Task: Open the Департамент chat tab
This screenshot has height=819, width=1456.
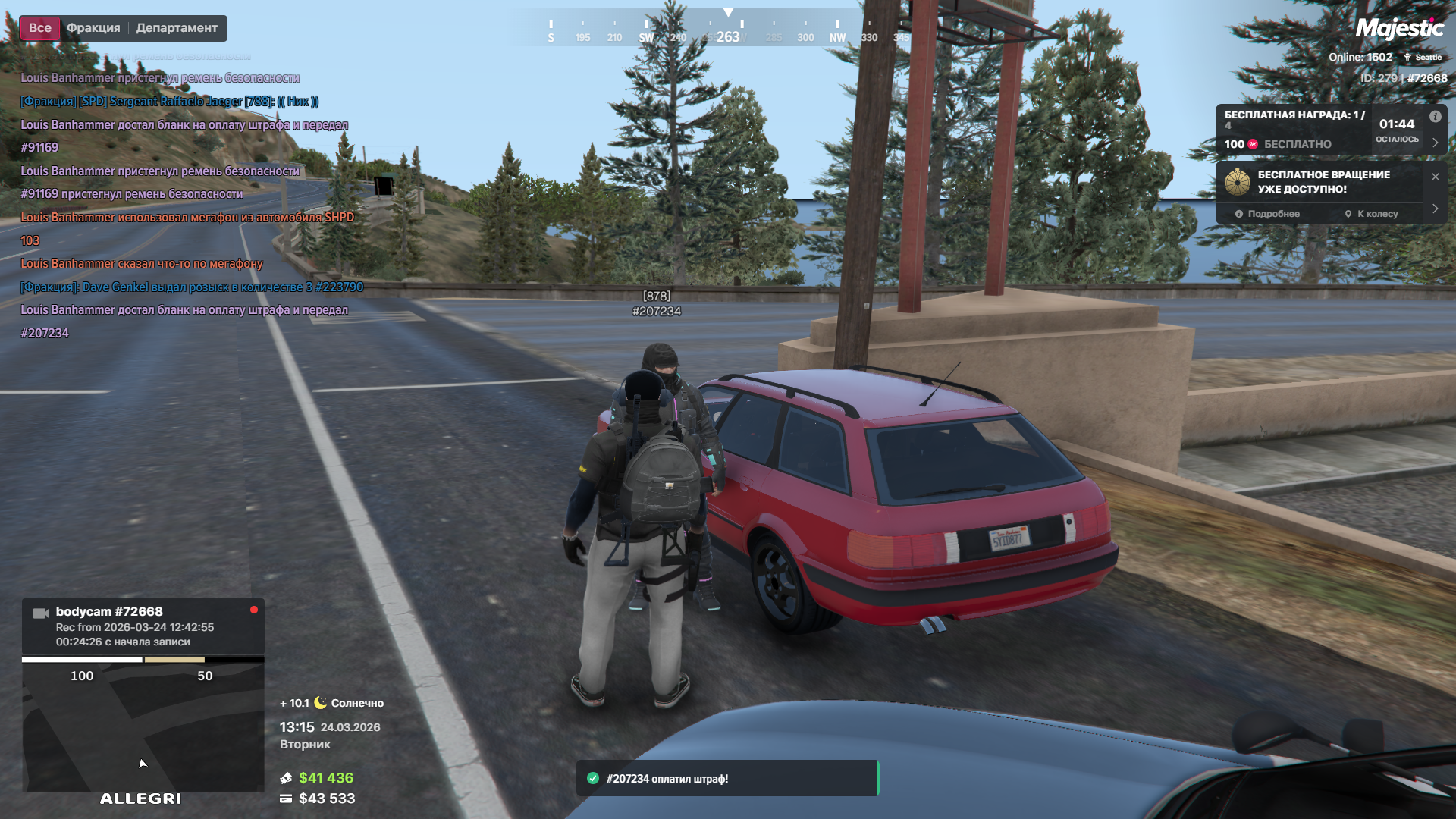Action: tap(177, 28)
